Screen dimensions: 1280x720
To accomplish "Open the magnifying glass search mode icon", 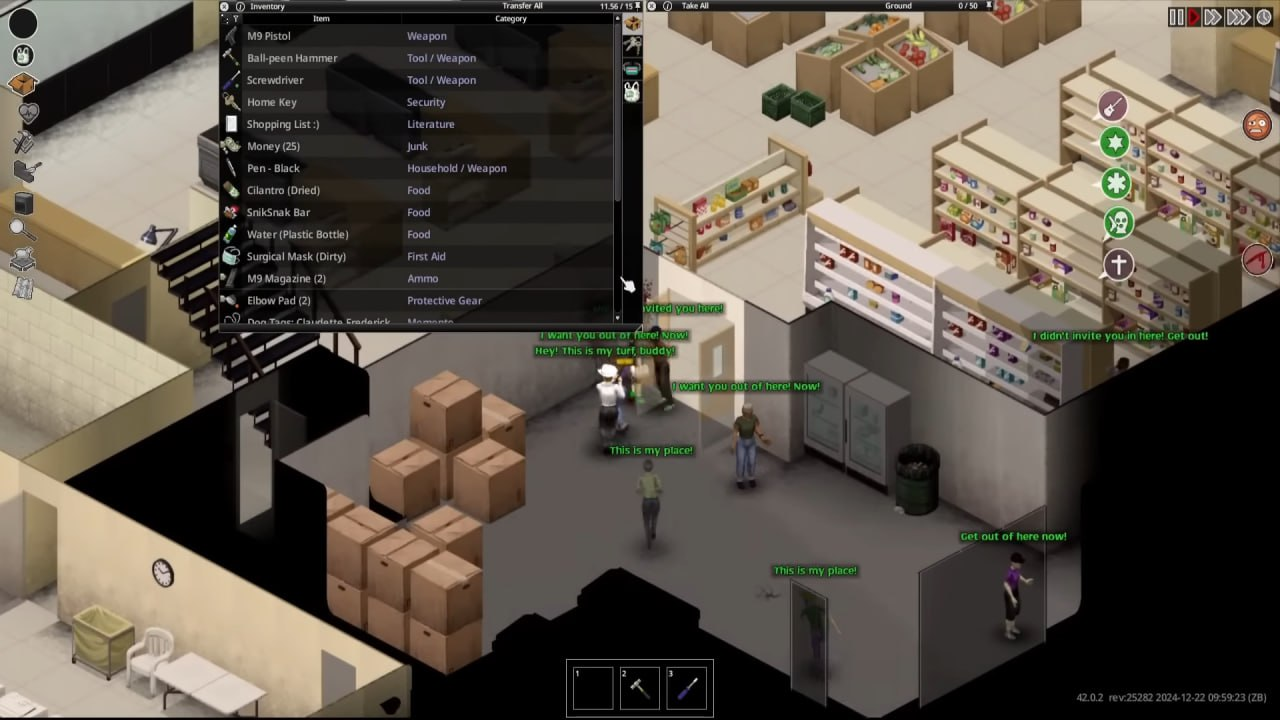I will coord(22,230).
